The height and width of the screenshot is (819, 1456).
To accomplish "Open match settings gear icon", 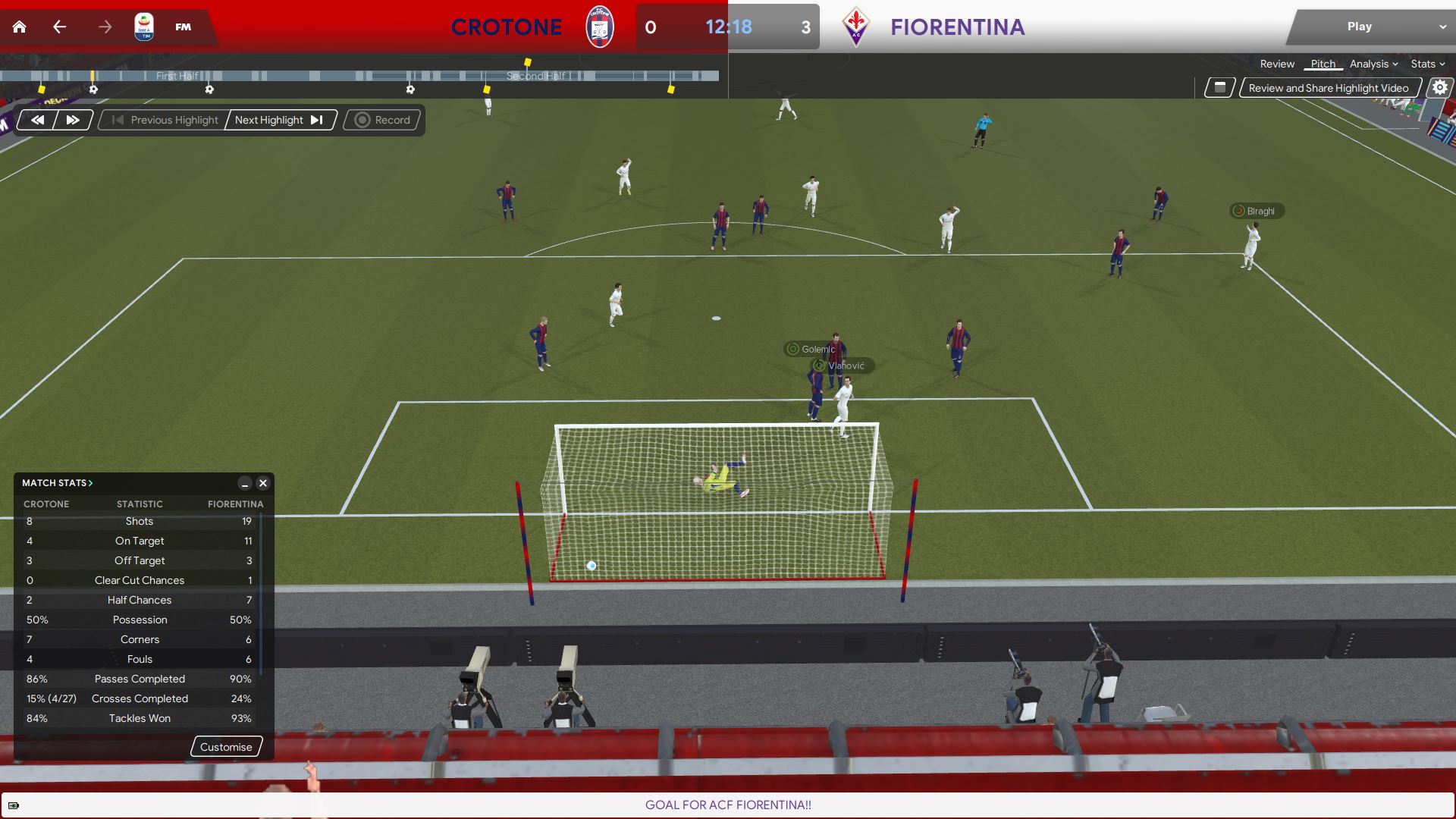I will (x=1439, y=88).
